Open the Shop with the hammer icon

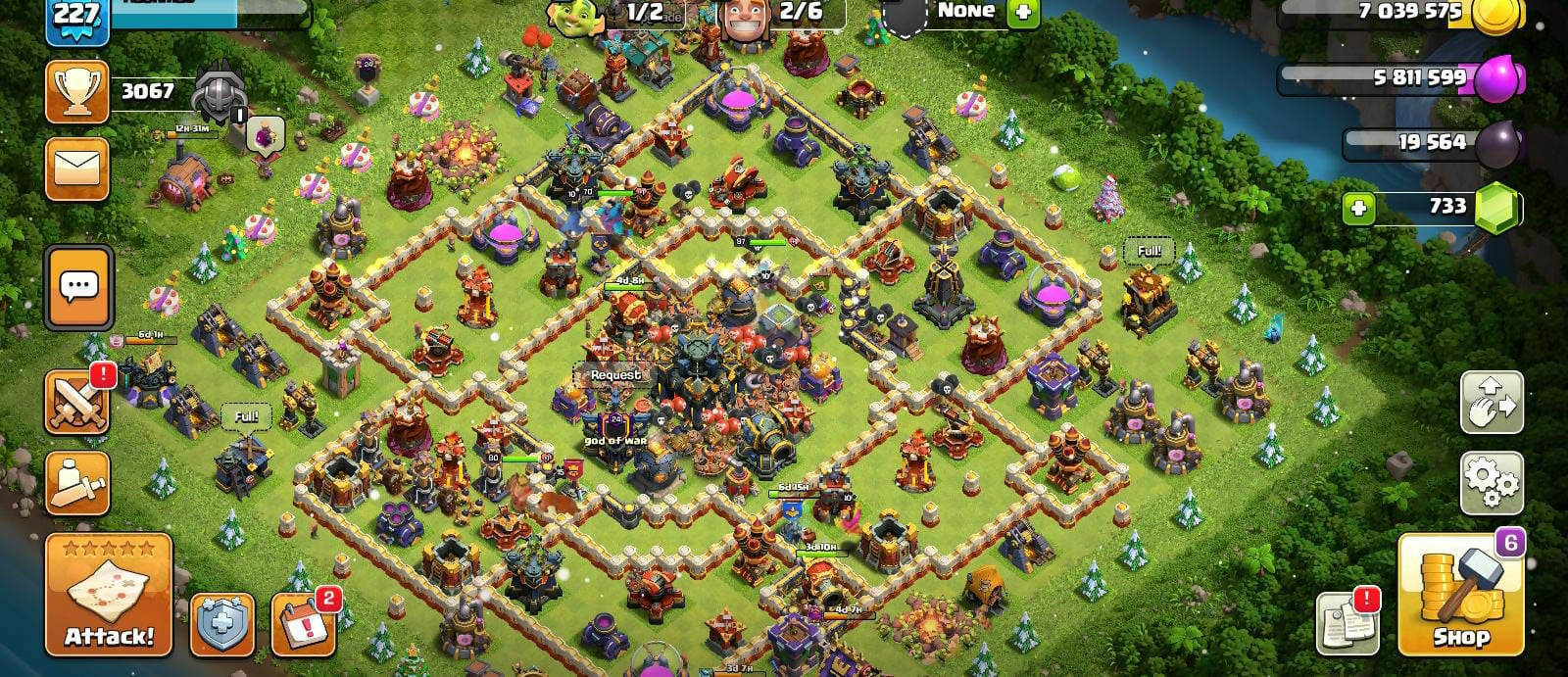[x=1460, y=595]
